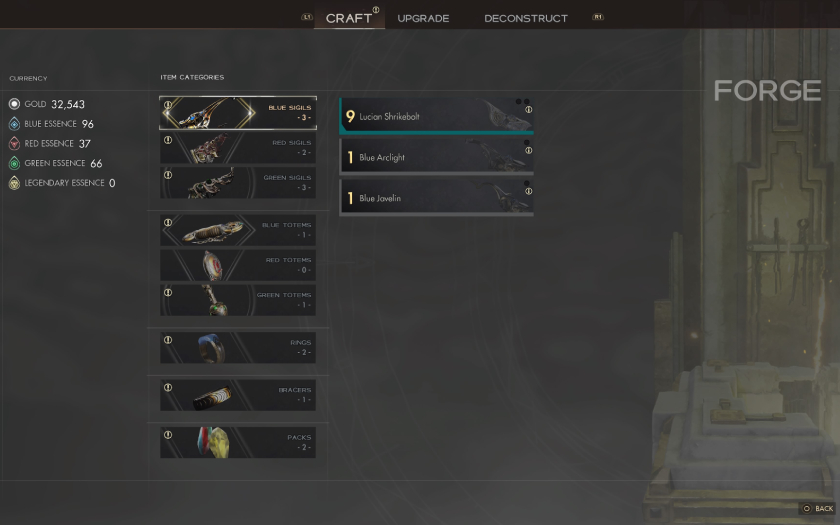This screenshot has height=525, width=840.
Task: Select the Lucian Shrikebolt recipe
Action: click(436, 116)
